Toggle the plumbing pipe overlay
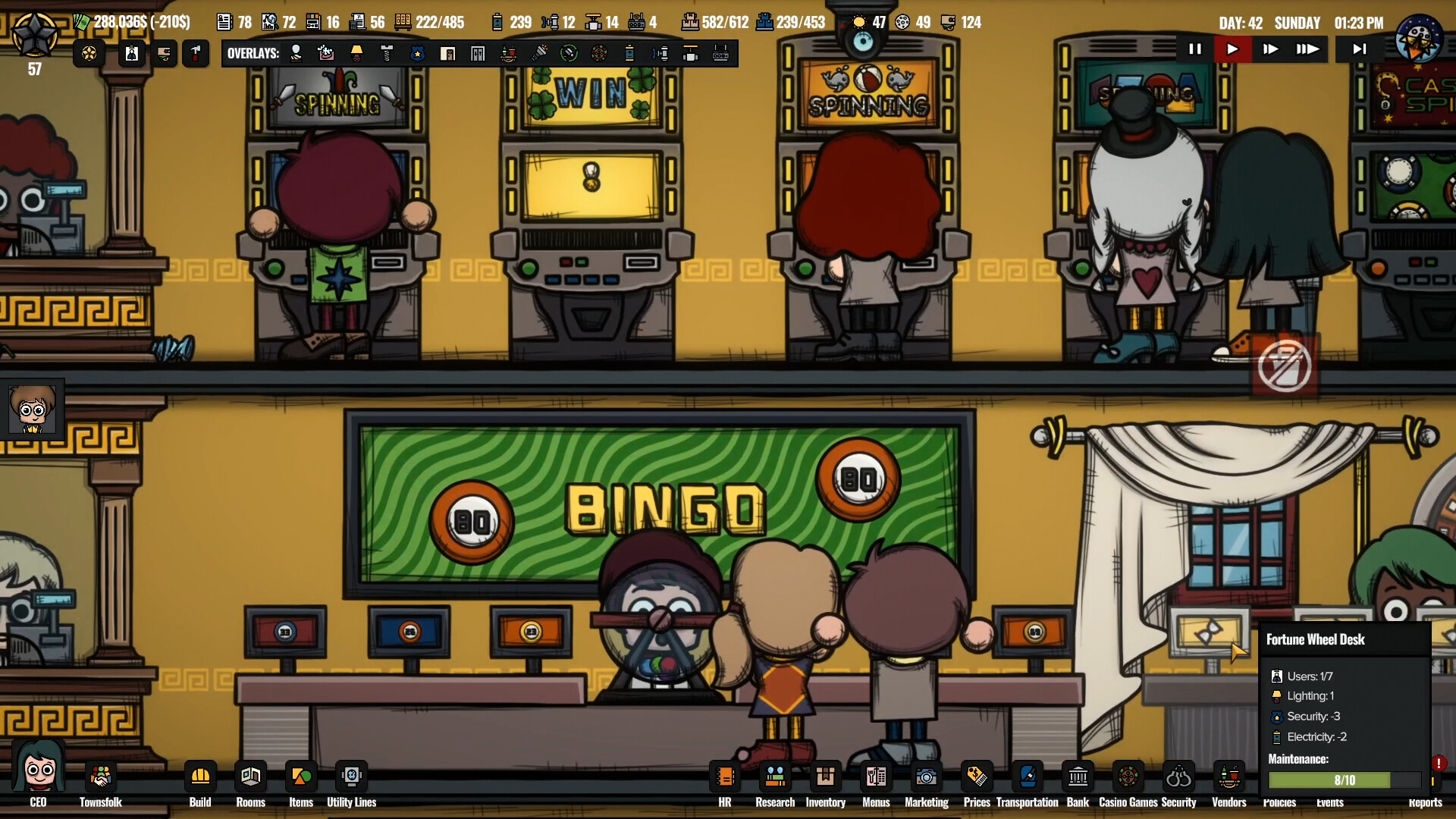The width and height of the screenshot is (1456, 819). [x=661, y=53]
